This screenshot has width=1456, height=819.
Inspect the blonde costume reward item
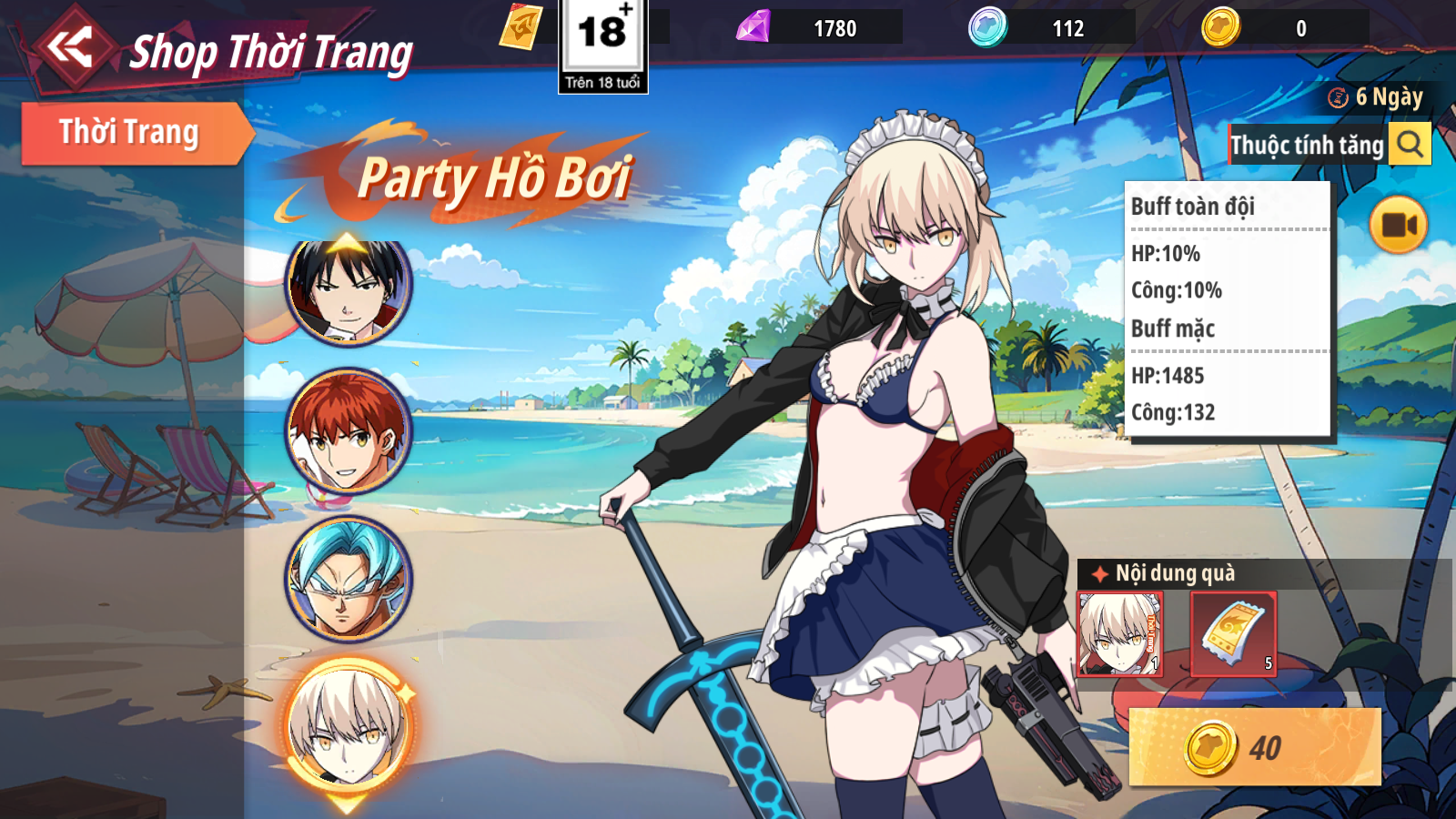click(1119, 633)
